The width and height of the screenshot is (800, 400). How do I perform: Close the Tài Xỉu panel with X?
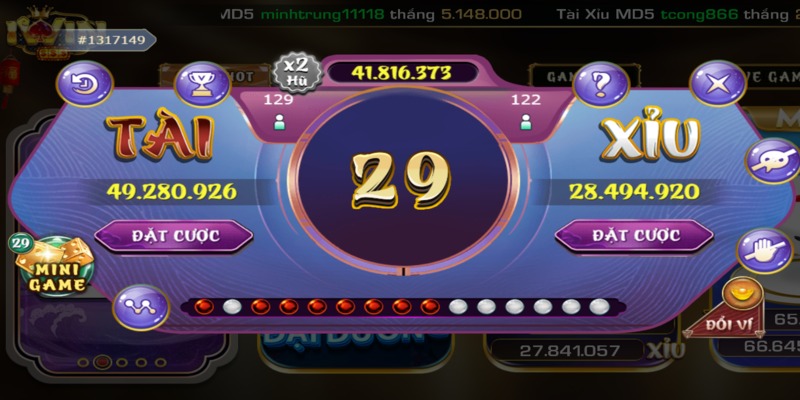(x=718, y=83)
